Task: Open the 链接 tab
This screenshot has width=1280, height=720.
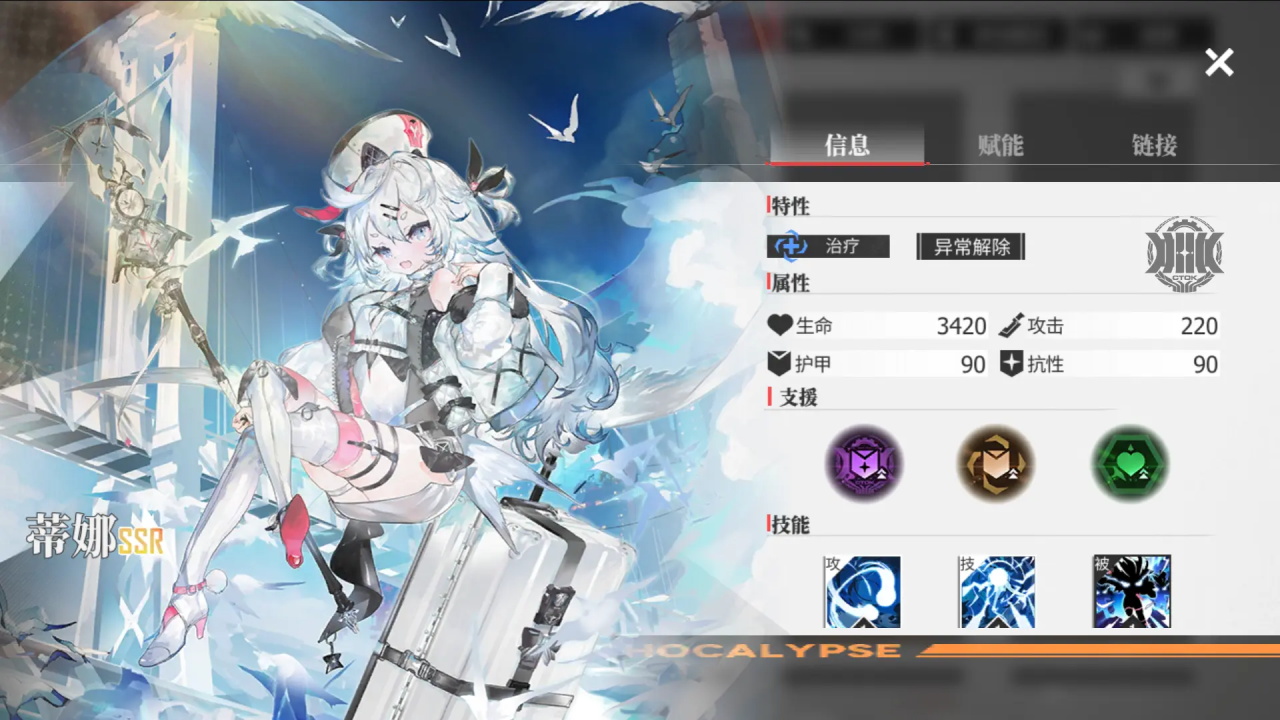Action: tap(1153, 146)
